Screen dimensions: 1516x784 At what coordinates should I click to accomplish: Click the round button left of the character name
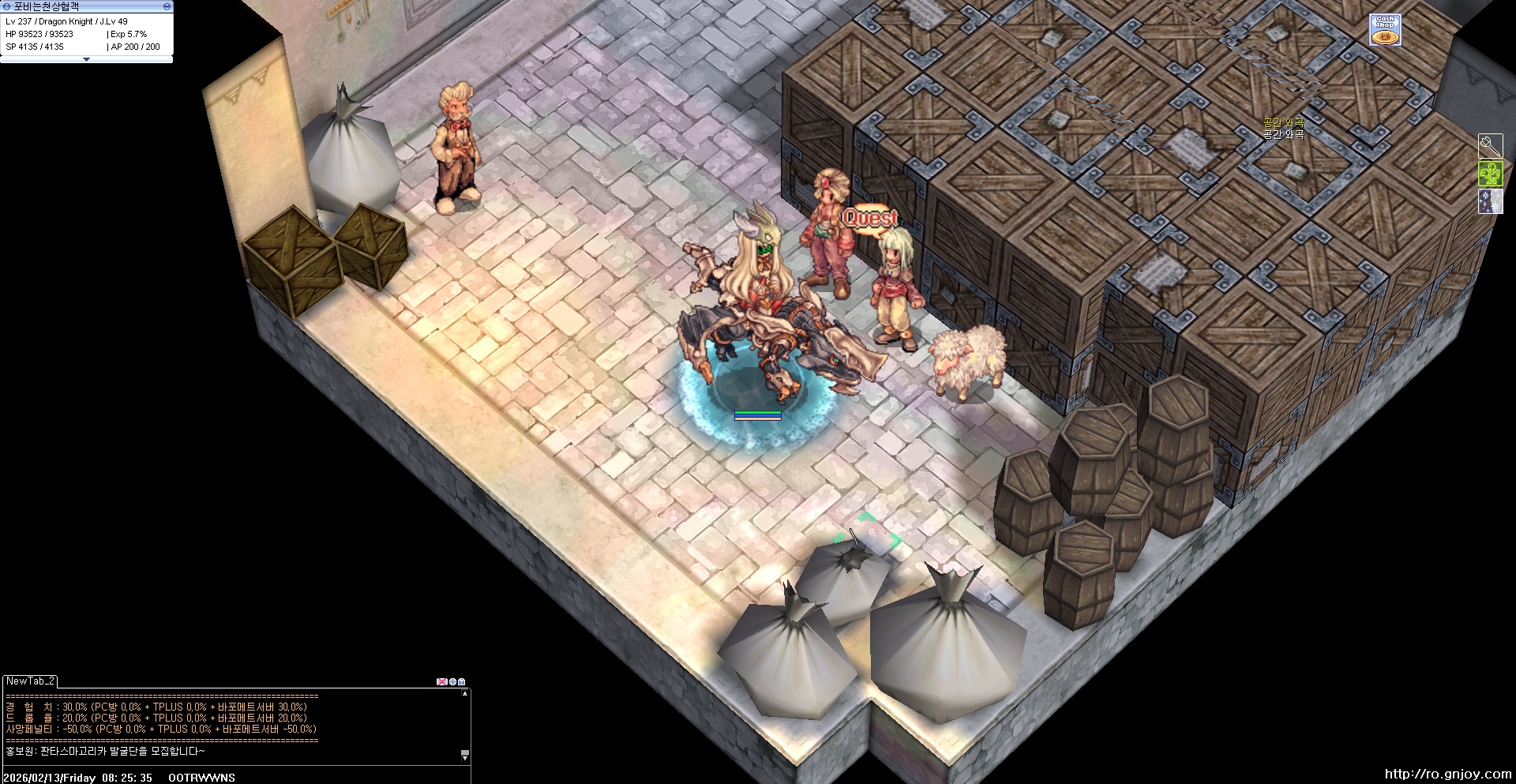pos(6,6)
